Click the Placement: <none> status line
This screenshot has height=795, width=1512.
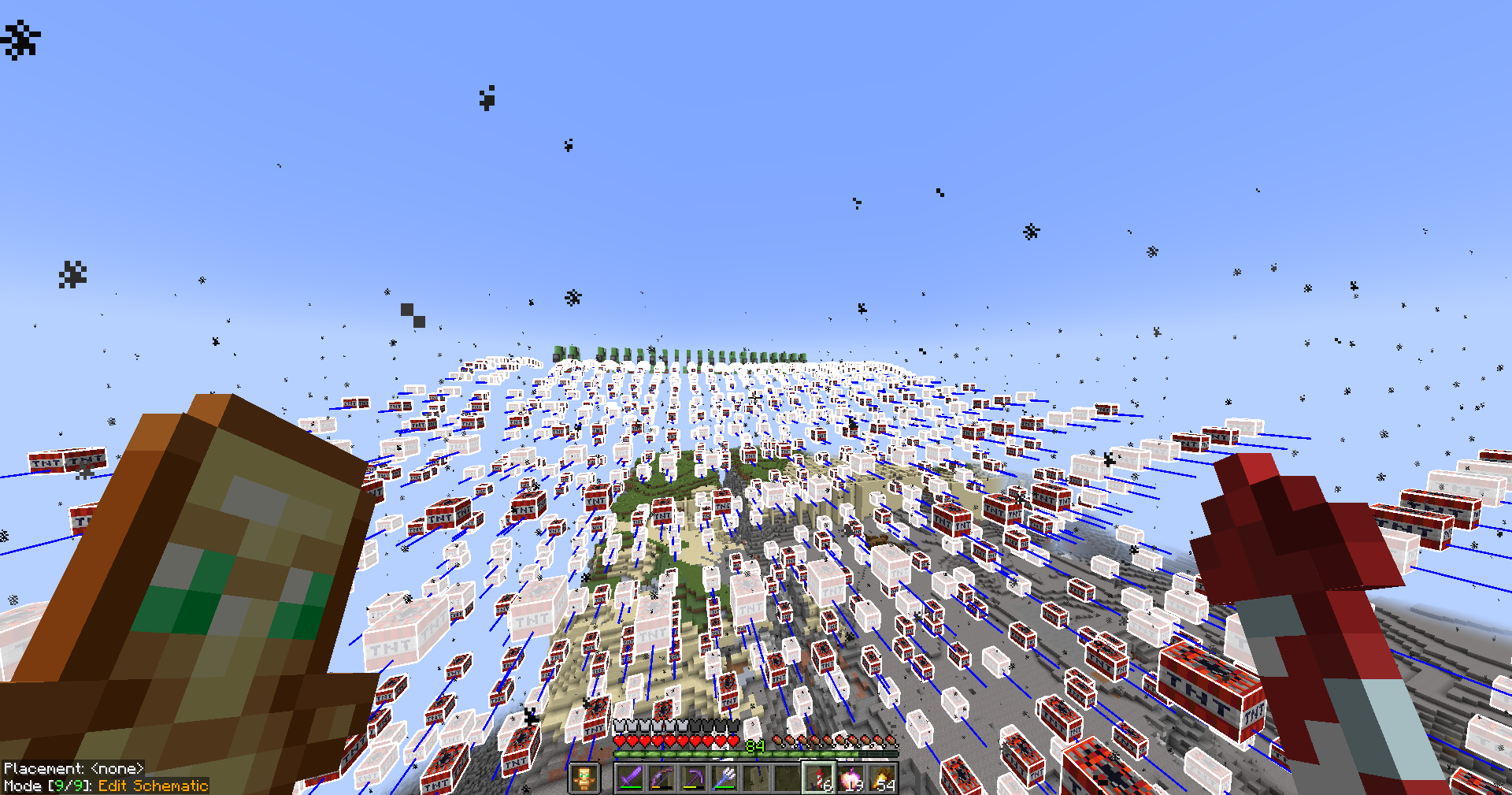coord(75,767)
